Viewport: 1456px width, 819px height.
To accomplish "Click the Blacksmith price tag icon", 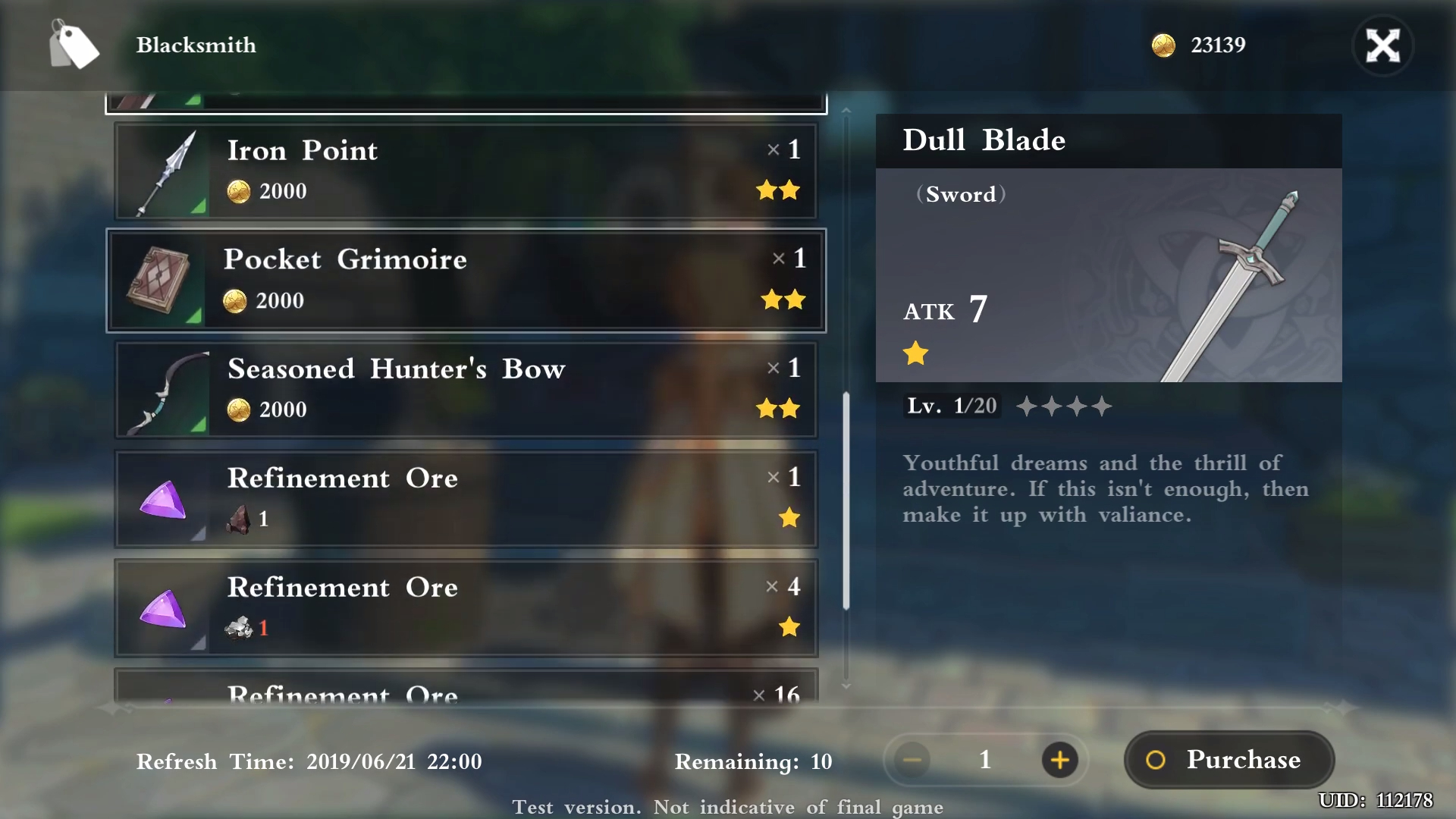I will click(74, 45).
